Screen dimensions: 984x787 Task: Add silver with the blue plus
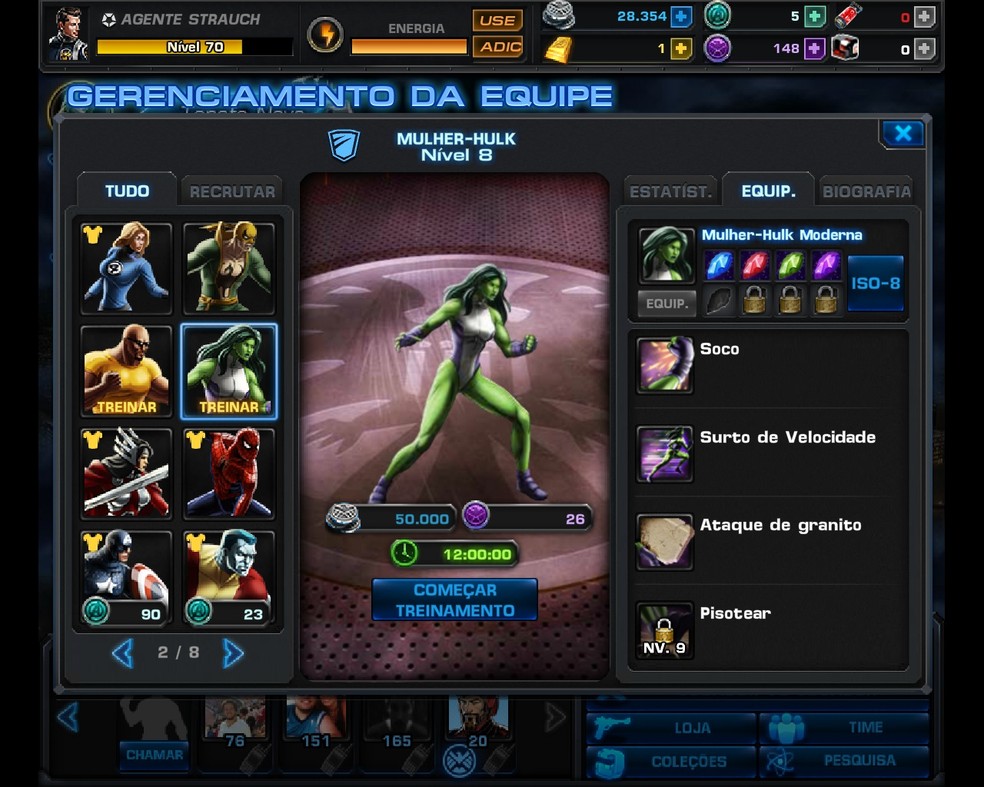click(681, 16)
